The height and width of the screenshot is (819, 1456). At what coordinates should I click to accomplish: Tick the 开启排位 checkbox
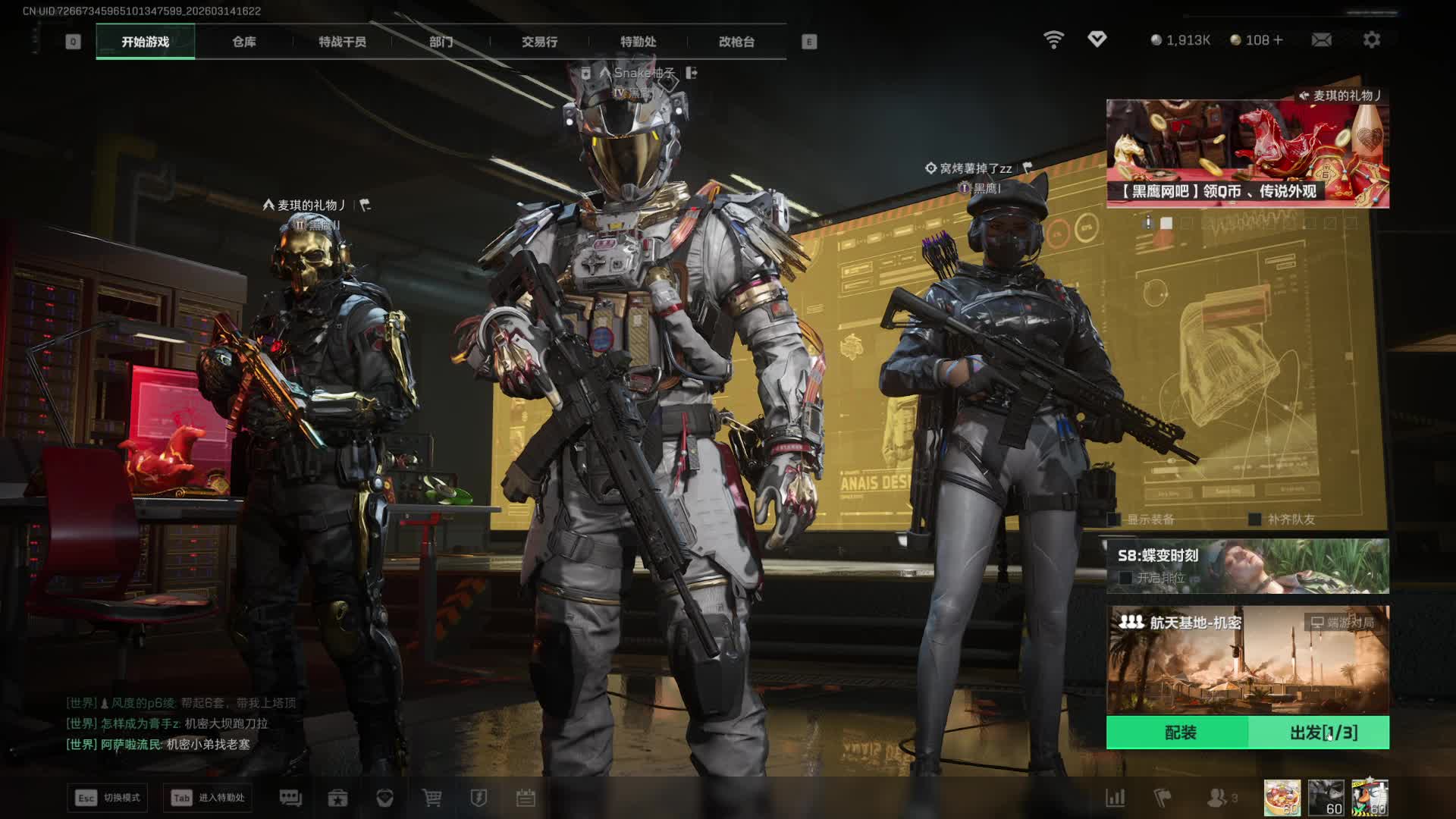tap(1126, 578)
